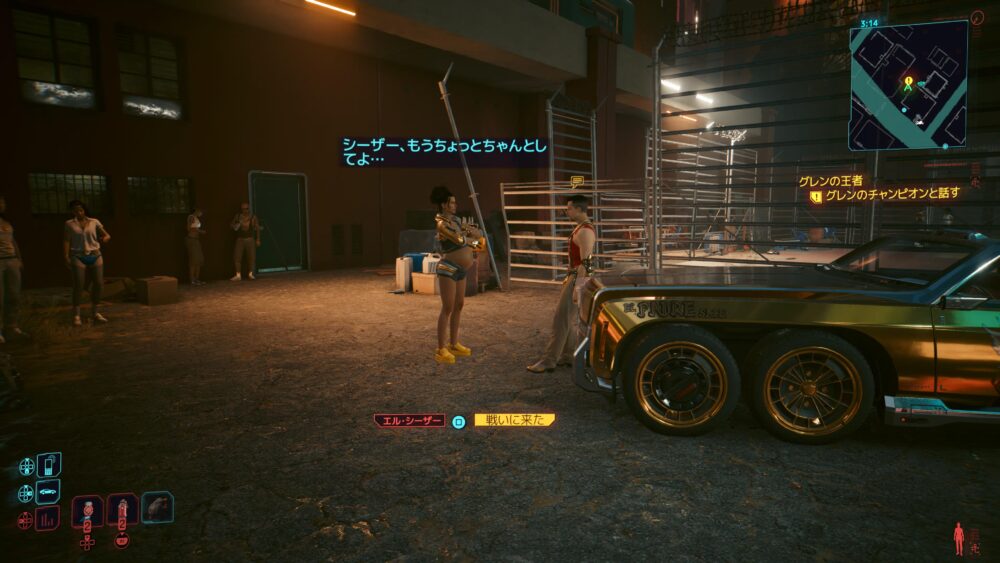Use the grenade quick slot
Viewport: 1000px width, 563px height.
[88, 509]
